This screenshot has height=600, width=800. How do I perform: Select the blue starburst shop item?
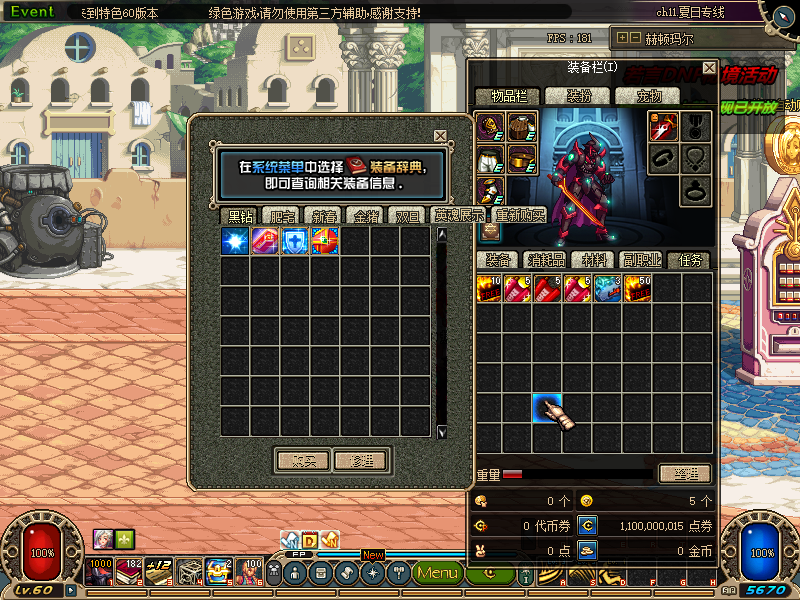click(236, 241)
